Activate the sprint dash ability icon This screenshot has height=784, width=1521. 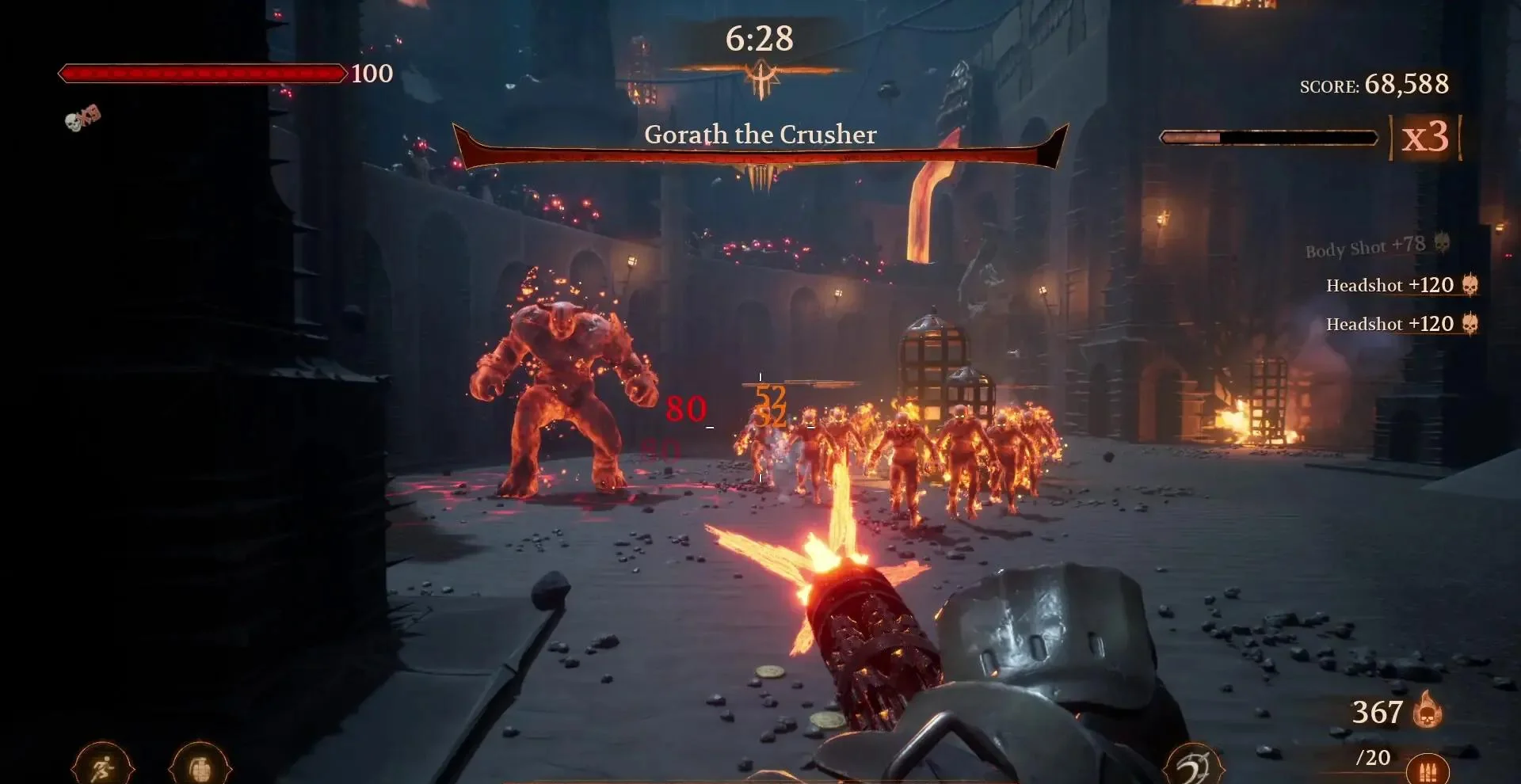click(x=103, y=767)
